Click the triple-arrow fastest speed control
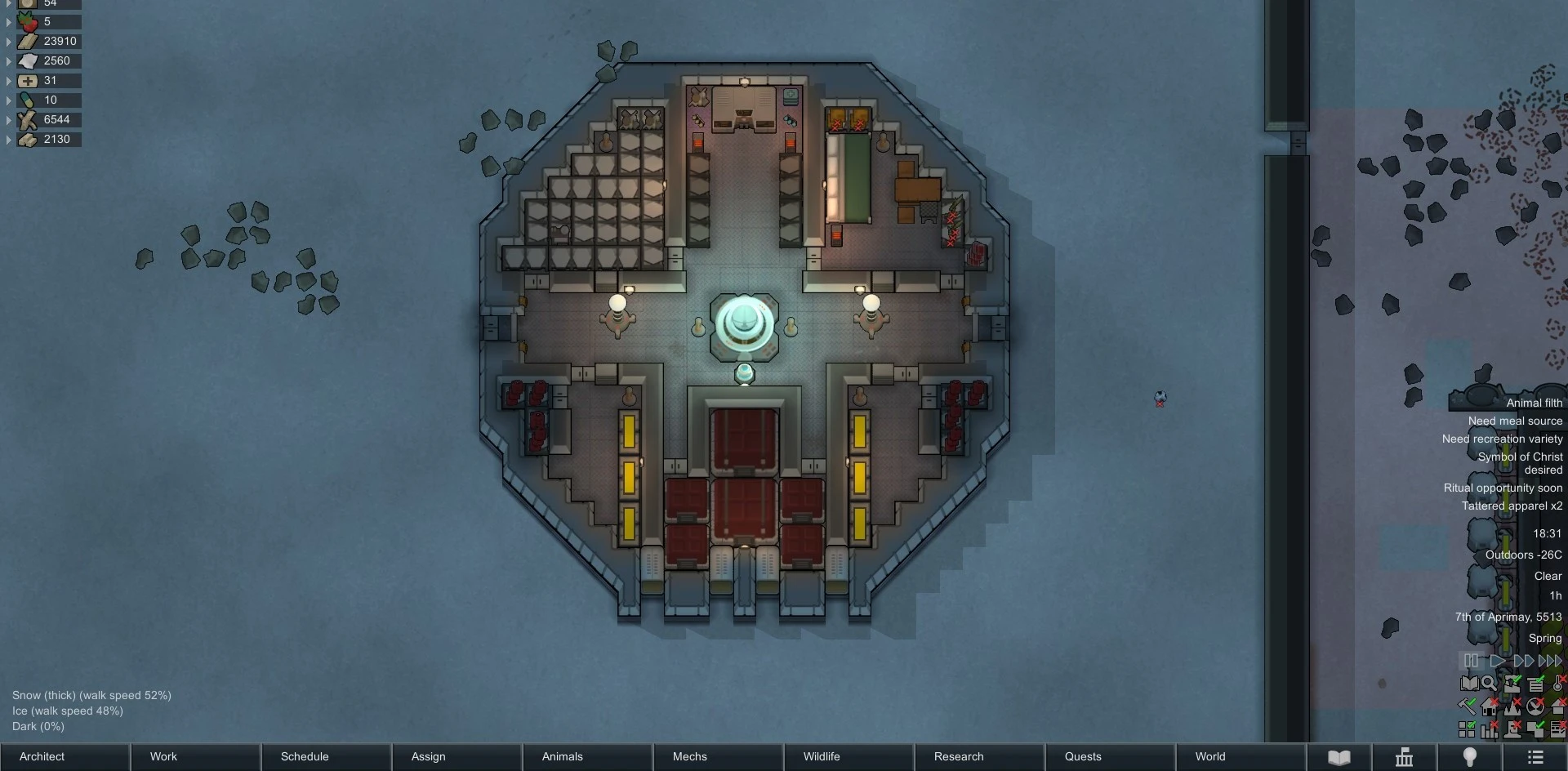 pos(1551,662)
